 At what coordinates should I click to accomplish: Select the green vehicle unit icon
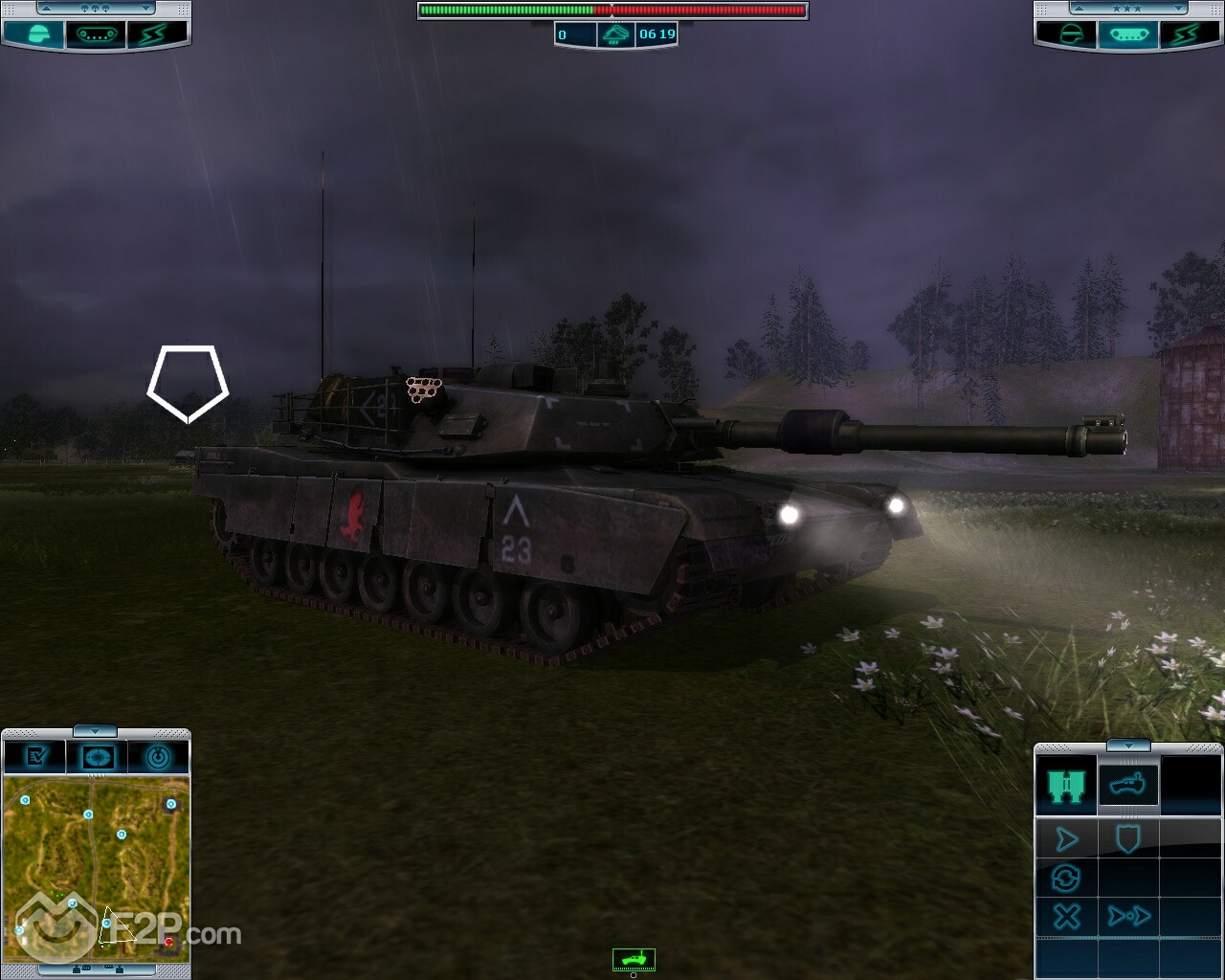[x=634, y=958]
